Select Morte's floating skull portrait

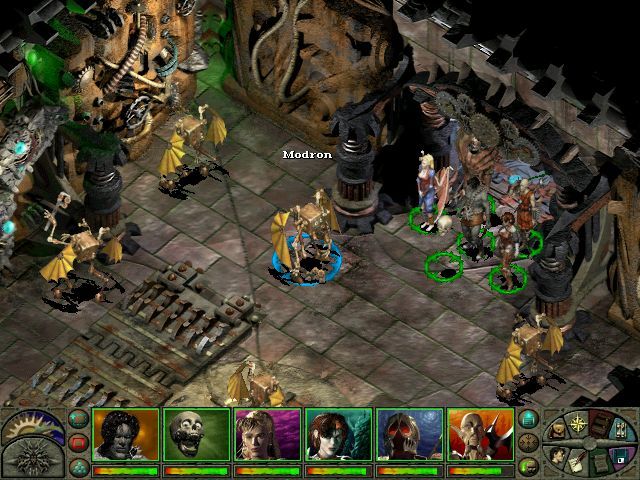point(196,435)
